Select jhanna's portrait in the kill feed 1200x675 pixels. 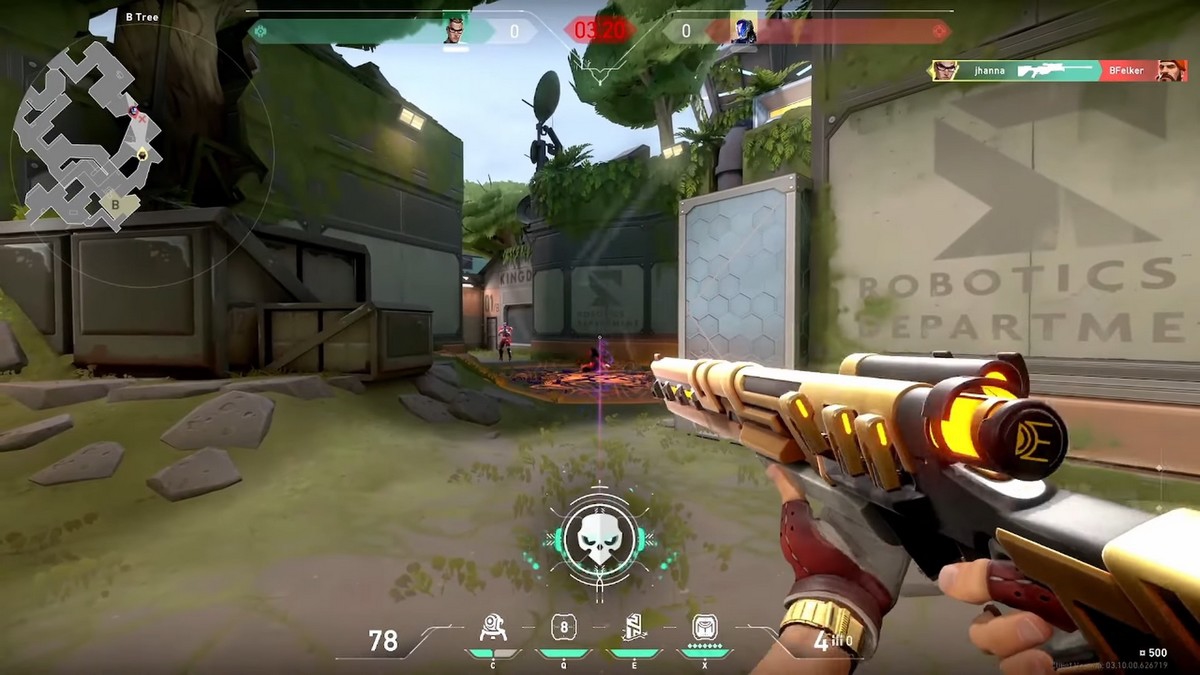click(x=945, y=71)
